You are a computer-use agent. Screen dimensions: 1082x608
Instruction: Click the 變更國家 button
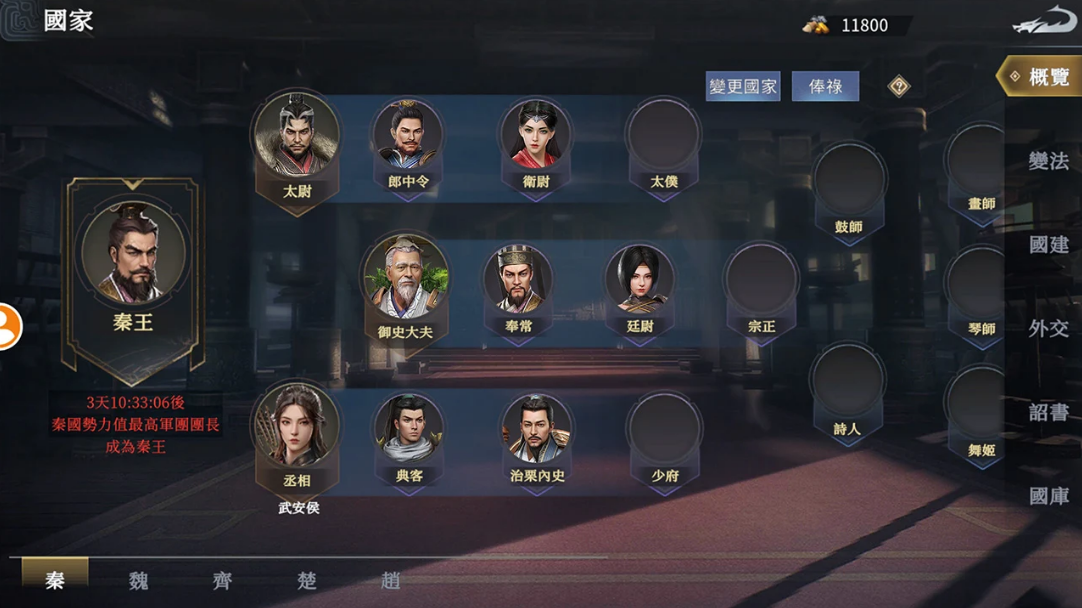tap(742, 87)
